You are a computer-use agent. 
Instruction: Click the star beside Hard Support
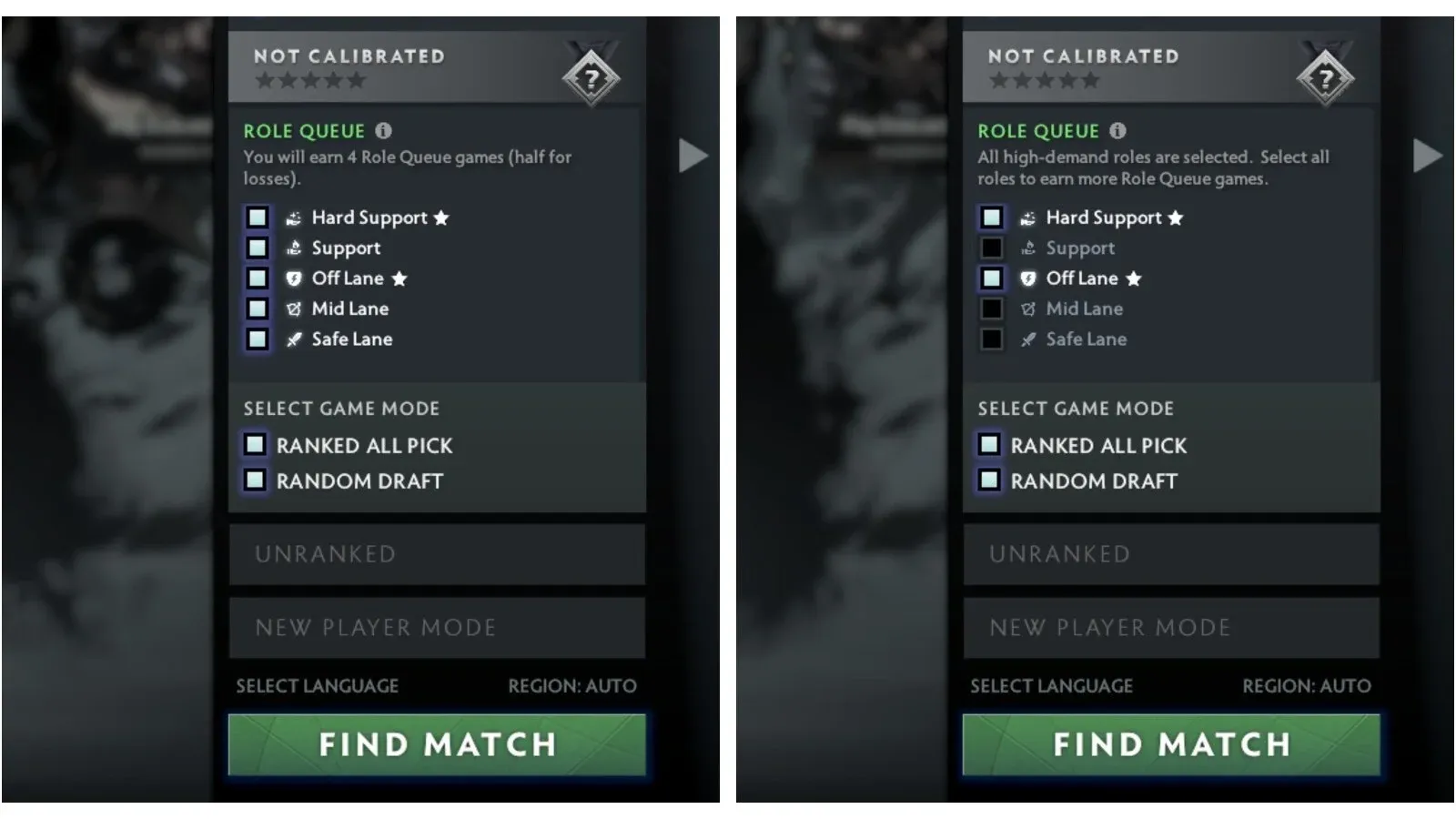click(441, 217)
